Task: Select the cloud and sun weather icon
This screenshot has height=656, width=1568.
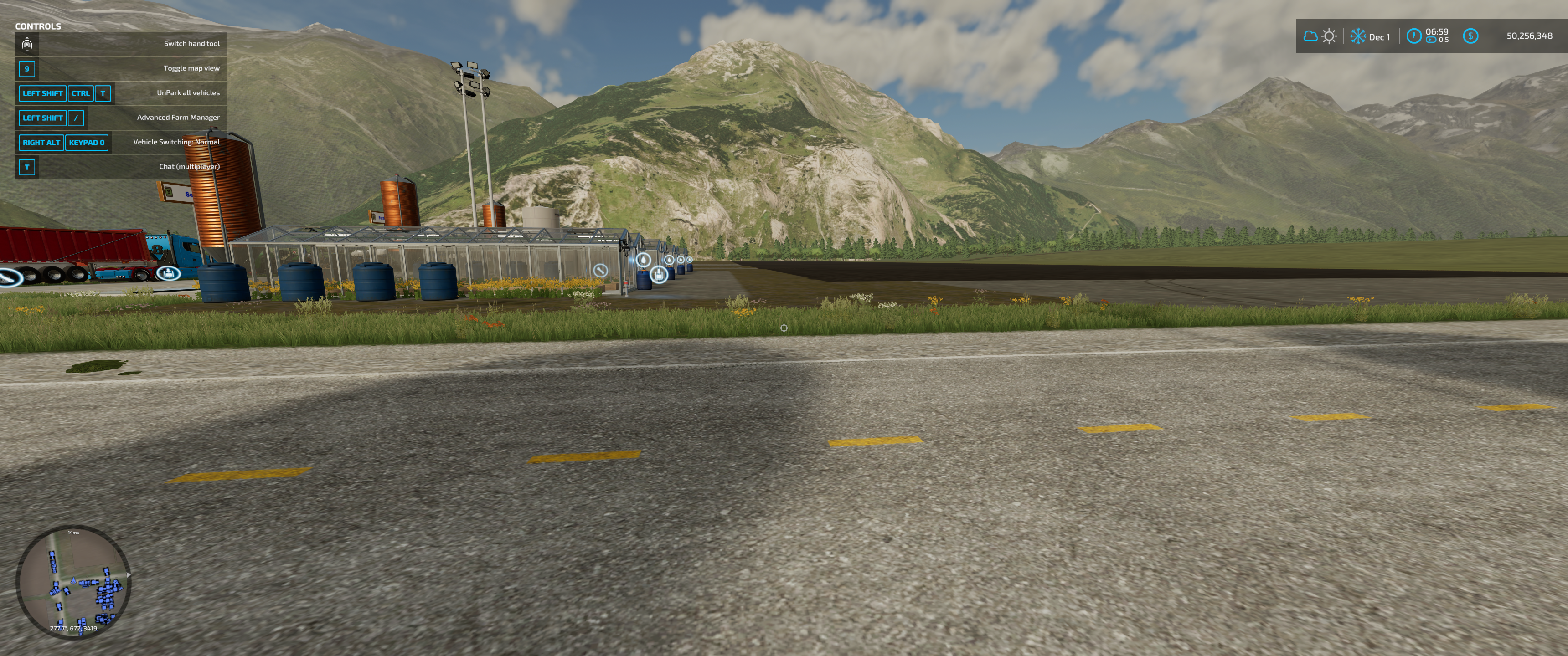Action: [x=1320, y=36]
